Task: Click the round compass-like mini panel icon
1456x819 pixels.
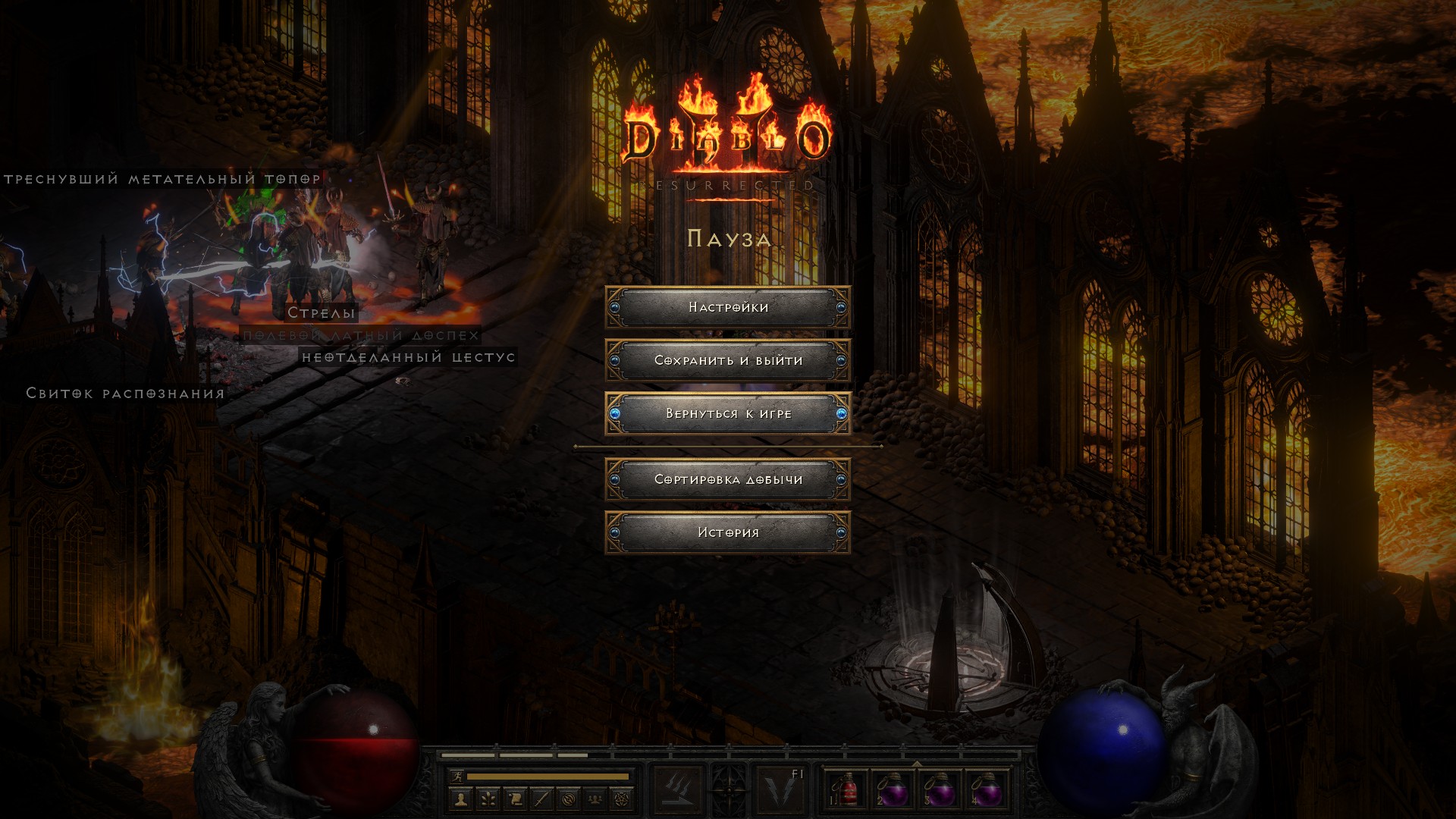Action: pos(569,799)
